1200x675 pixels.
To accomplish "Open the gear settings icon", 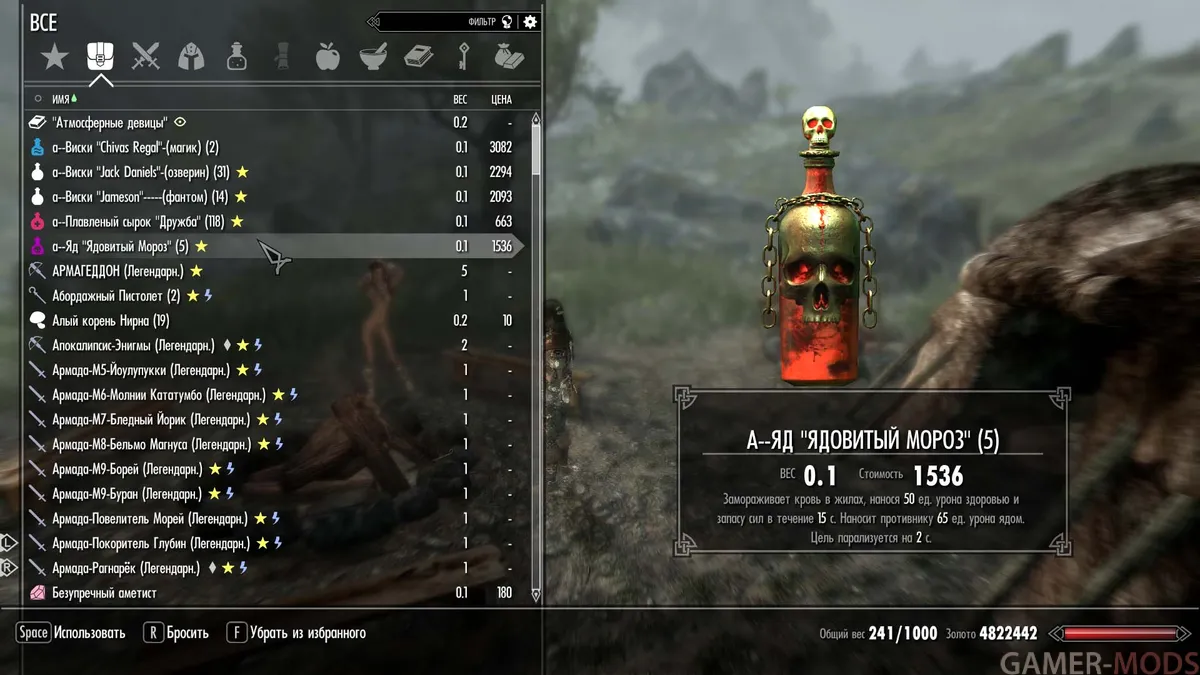I will [x=530, y=22].
